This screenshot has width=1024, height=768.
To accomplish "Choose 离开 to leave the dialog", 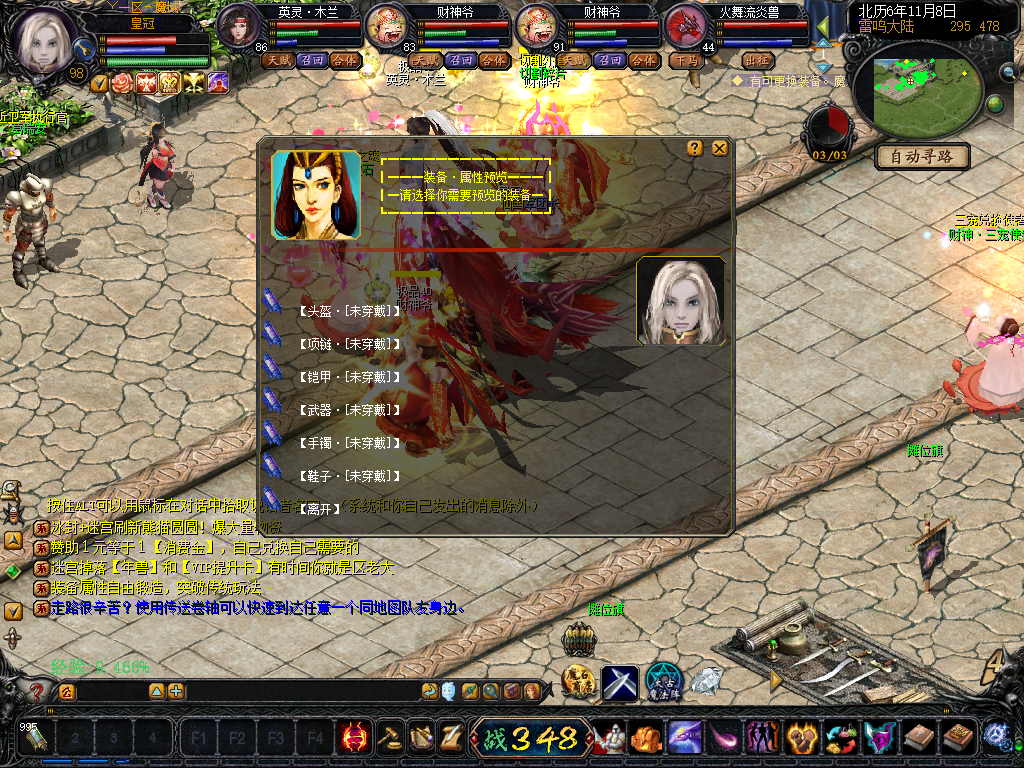I will (318, 509).
